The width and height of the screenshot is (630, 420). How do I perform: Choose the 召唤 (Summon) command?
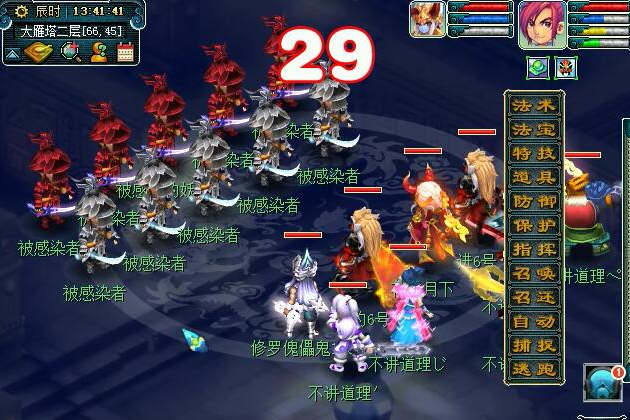pyautogui.click(x=534, y=272)
